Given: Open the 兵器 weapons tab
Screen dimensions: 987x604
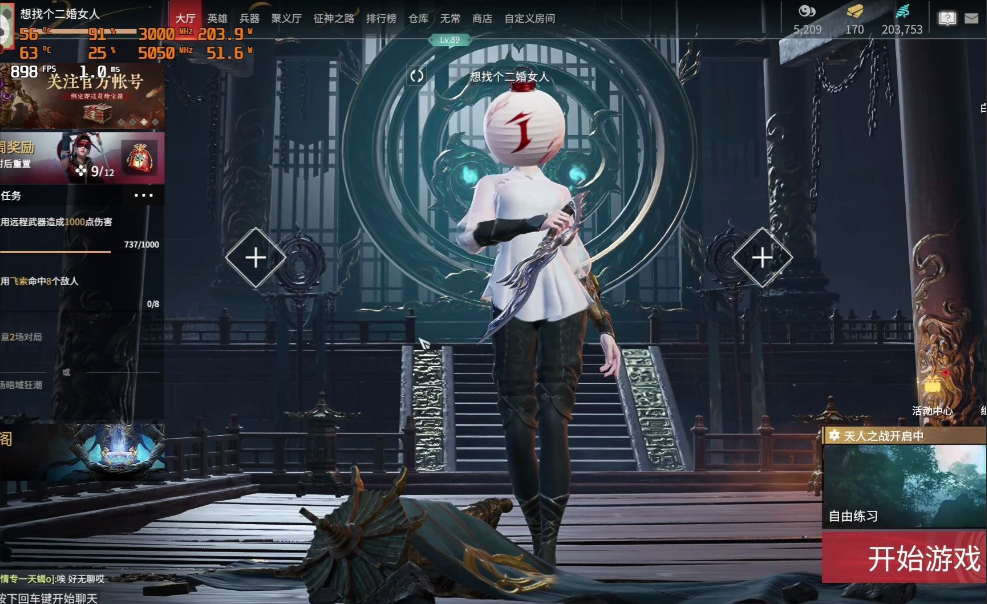Looking at the screenshot, I should coord(249,18).
